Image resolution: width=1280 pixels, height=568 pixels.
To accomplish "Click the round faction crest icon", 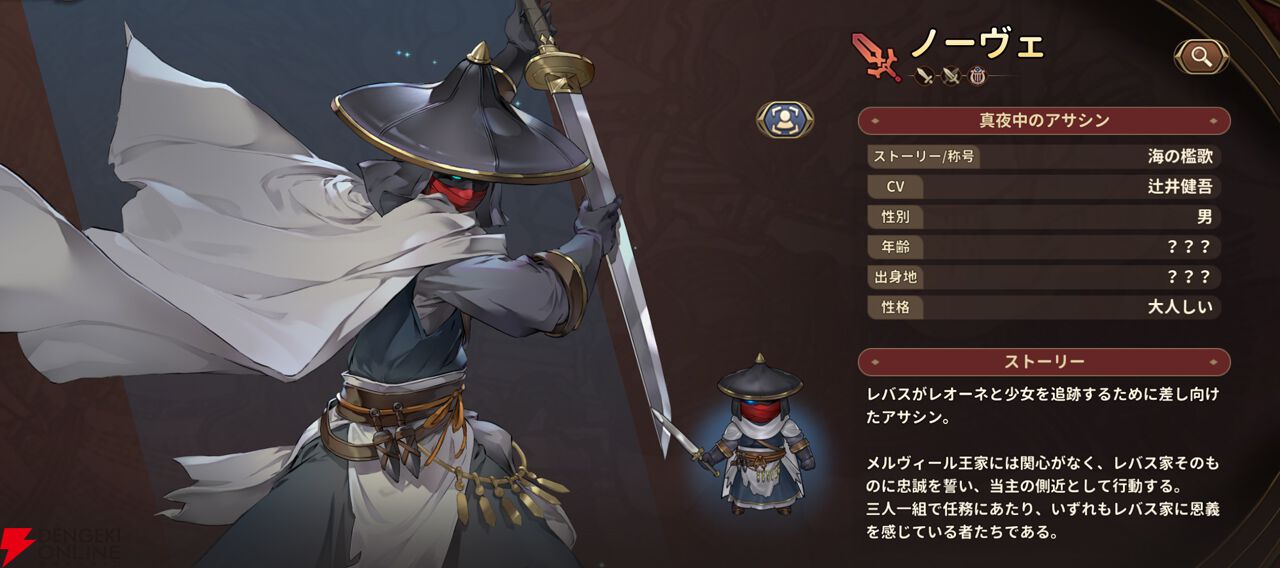I will coord(977,76).
